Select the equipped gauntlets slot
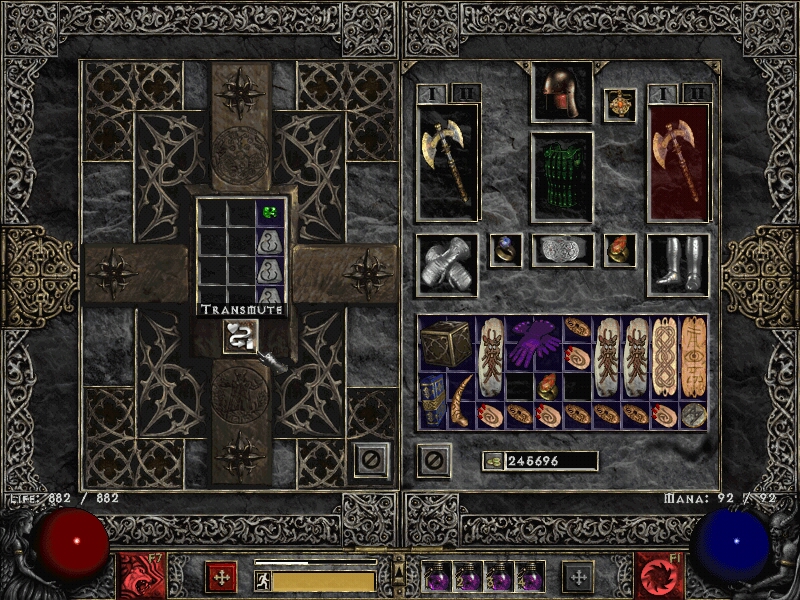Image resolution: width=800 pixels, height=600 pixels. point(446,265)
